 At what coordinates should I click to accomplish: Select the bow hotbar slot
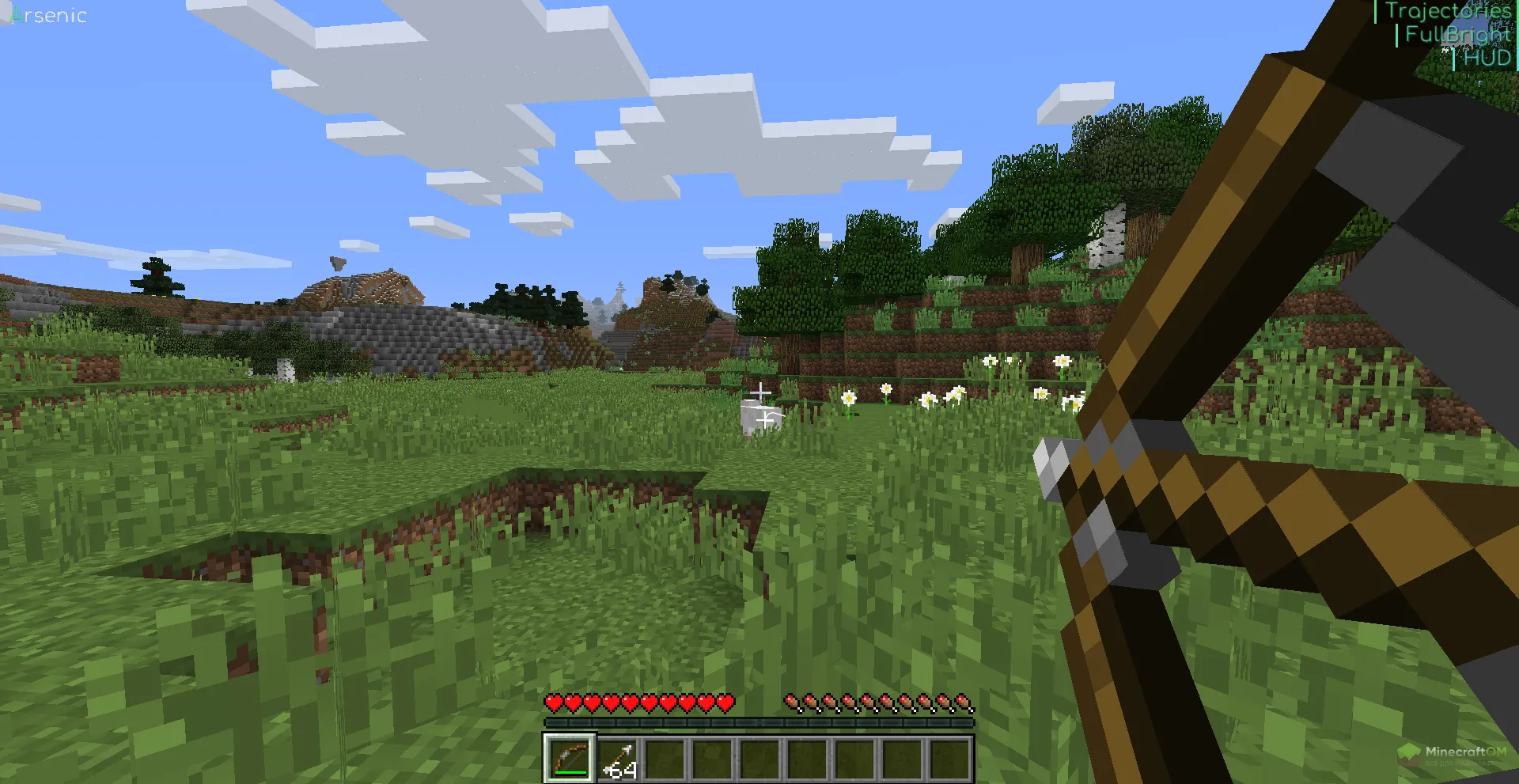coord(570,759)
